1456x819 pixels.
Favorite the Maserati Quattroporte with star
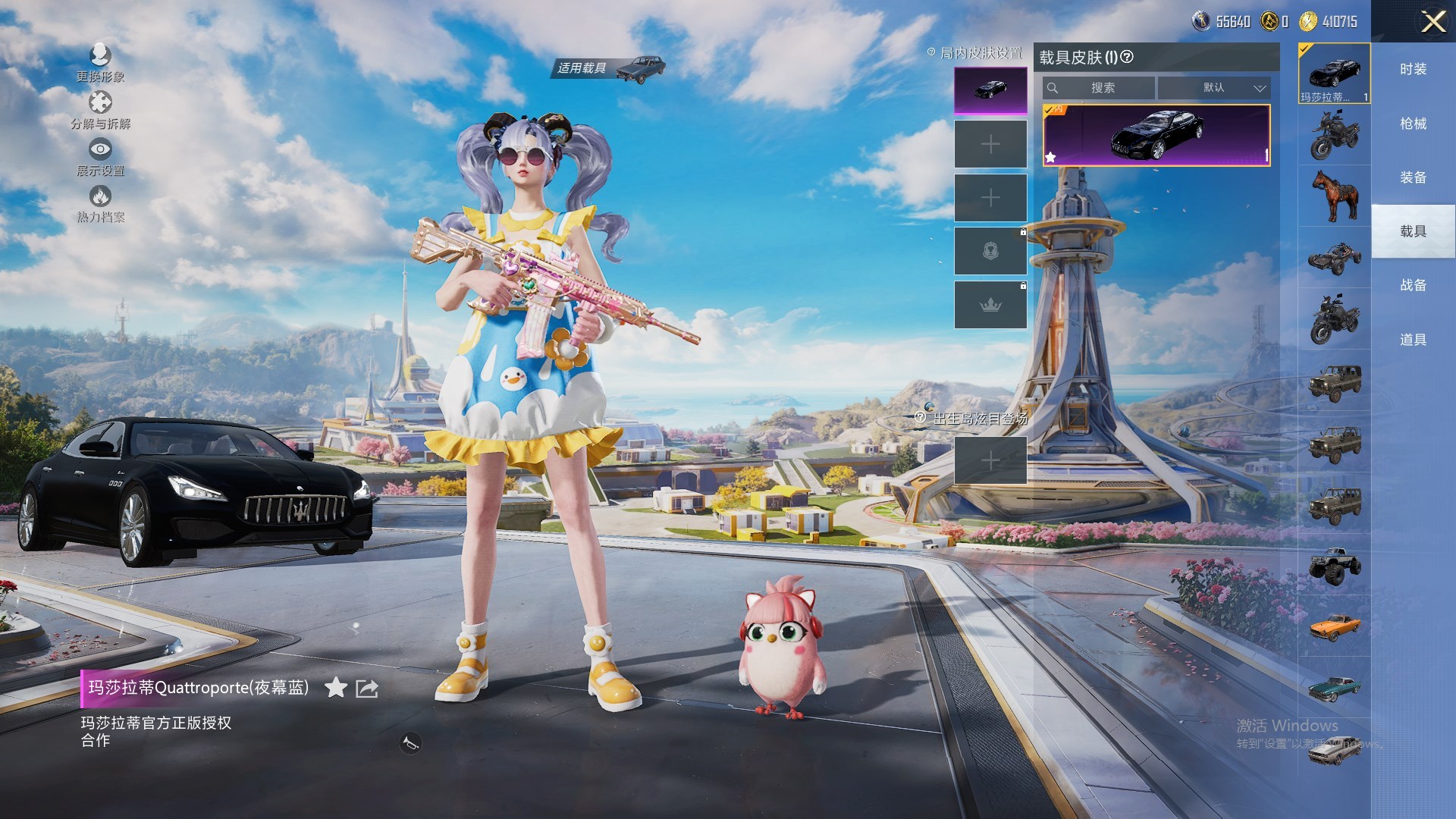tap(336, 688)
